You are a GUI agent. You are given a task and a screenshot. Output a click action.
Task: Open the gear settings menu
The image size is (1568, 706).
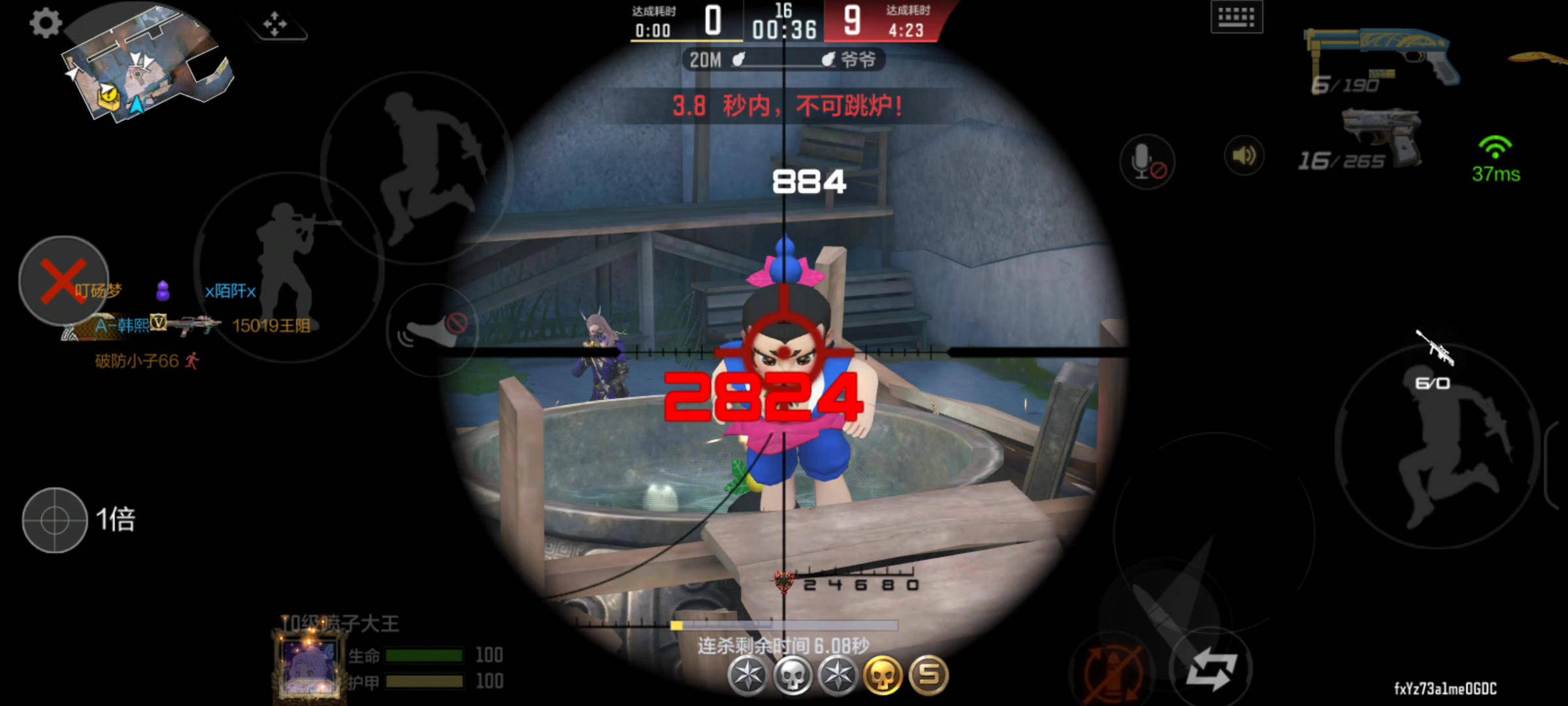click(x=46, y=24)
